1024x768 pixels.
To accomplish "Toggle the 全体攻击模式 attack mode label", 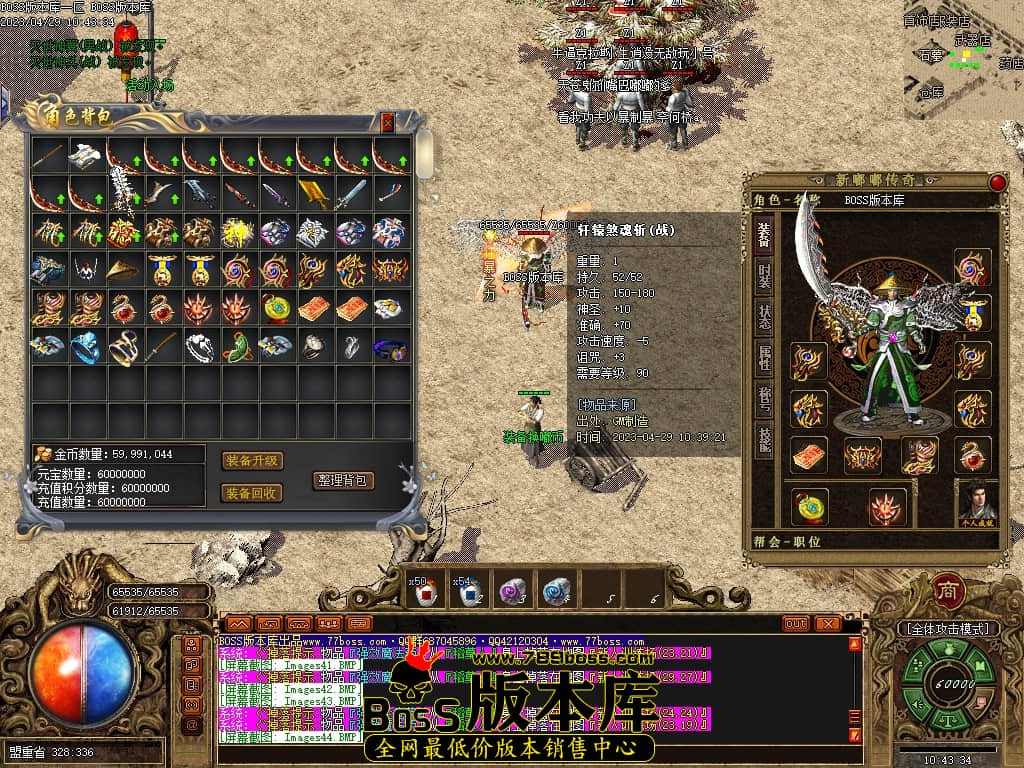I will pos(948,629).
